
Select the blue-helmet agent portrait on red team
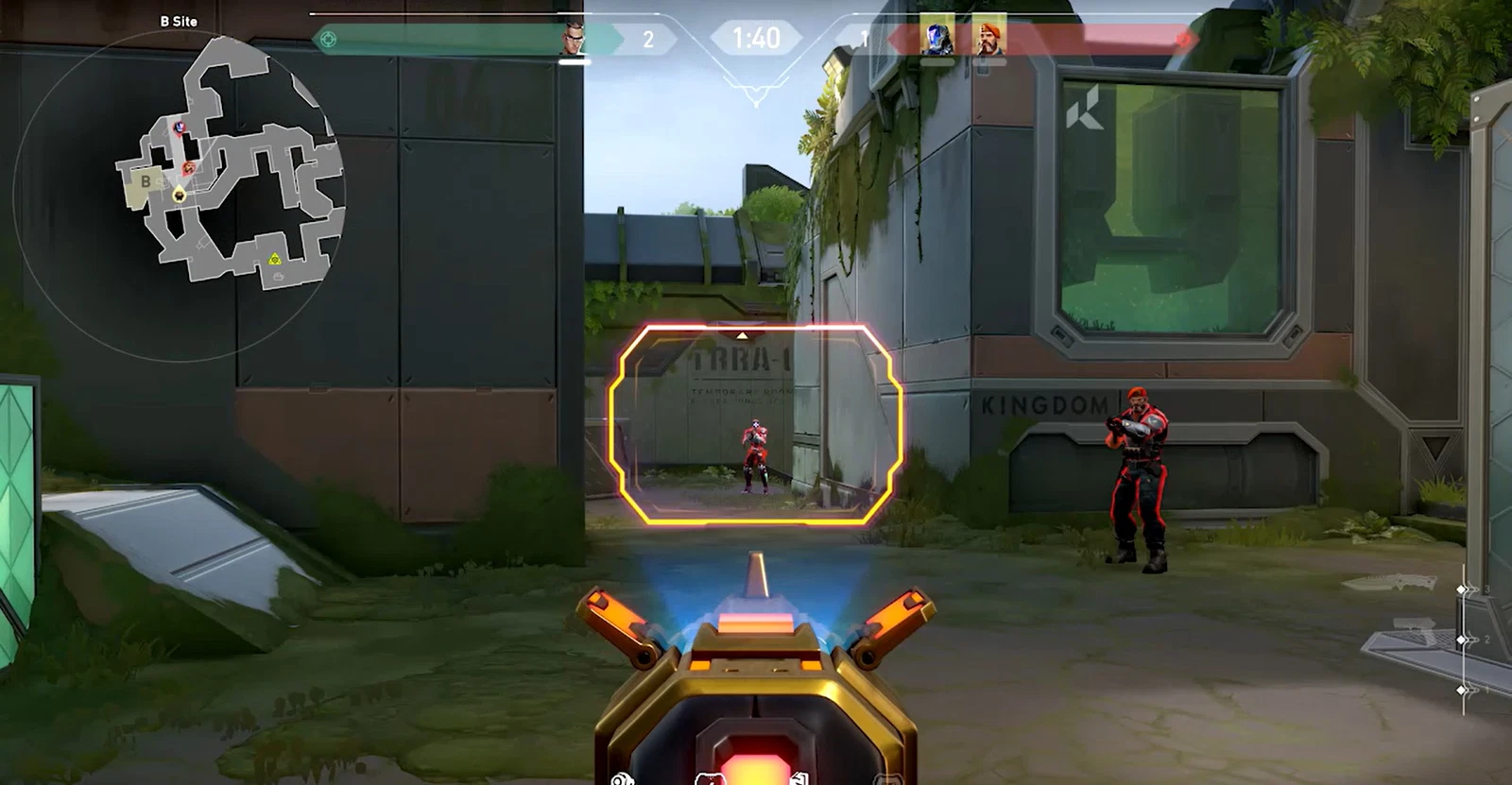click(937, 40)
